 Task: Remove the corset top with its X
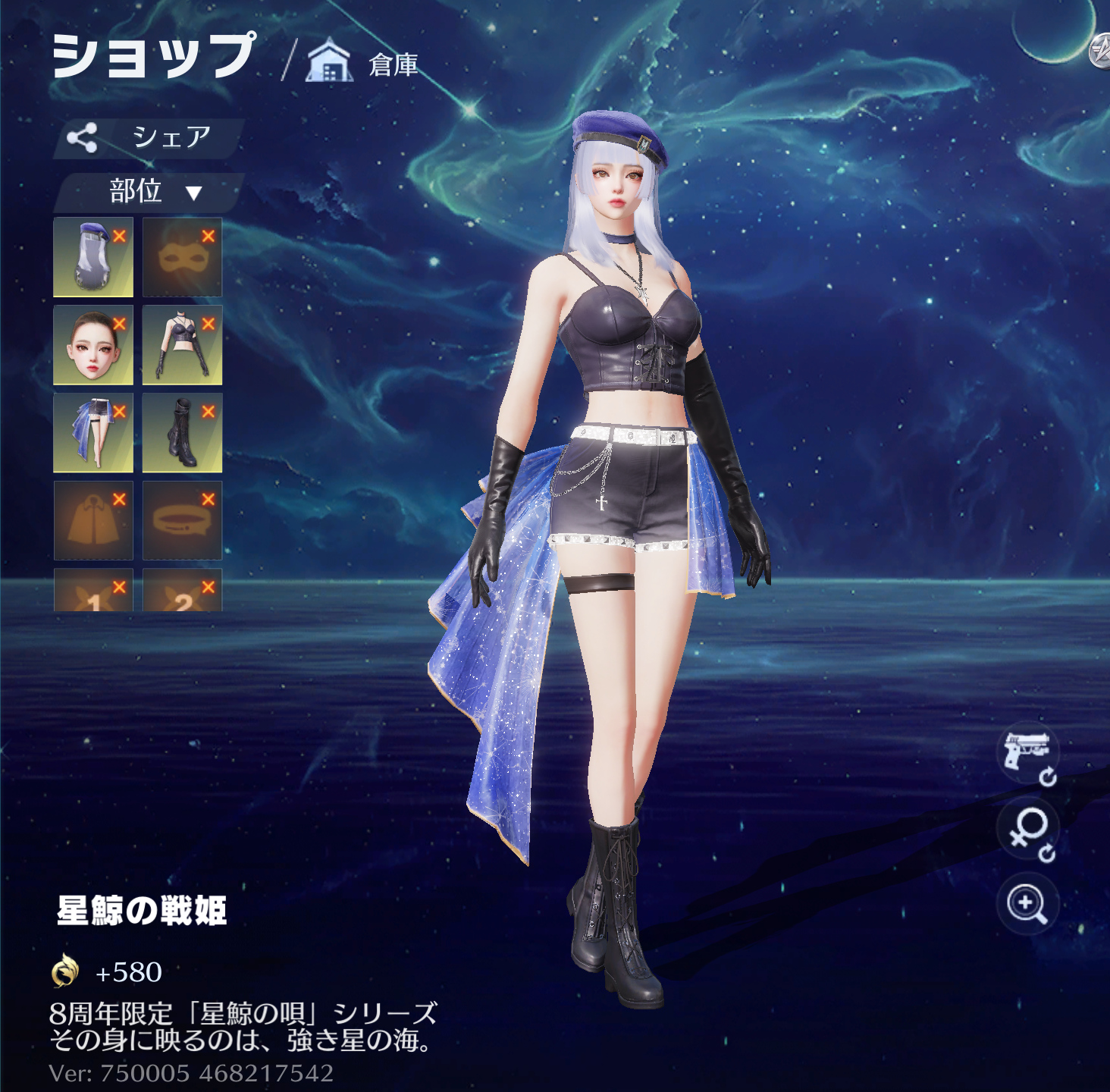209,324
